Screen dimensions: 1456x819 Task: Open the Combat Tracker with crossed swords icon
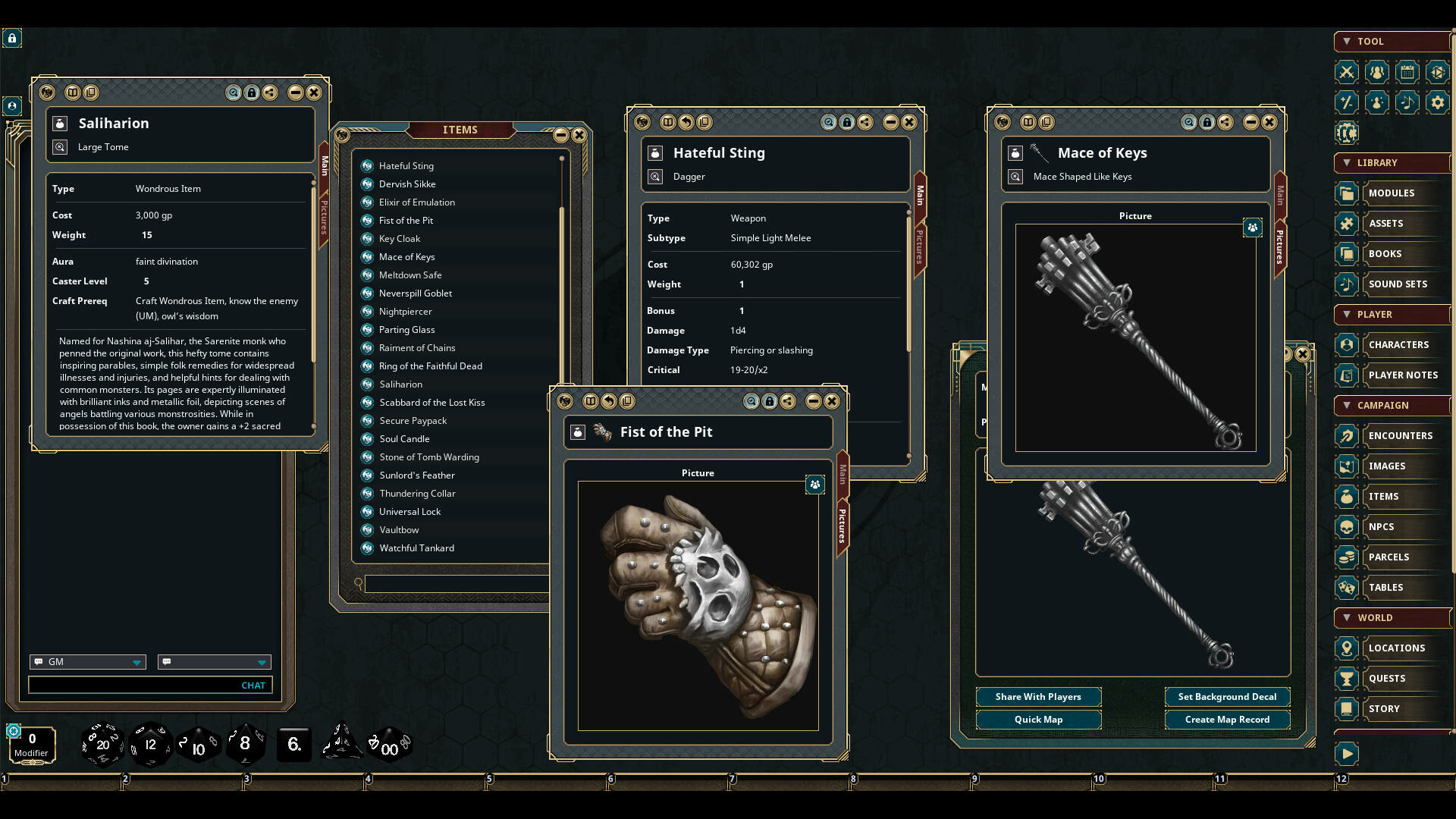pos(1348,72)
